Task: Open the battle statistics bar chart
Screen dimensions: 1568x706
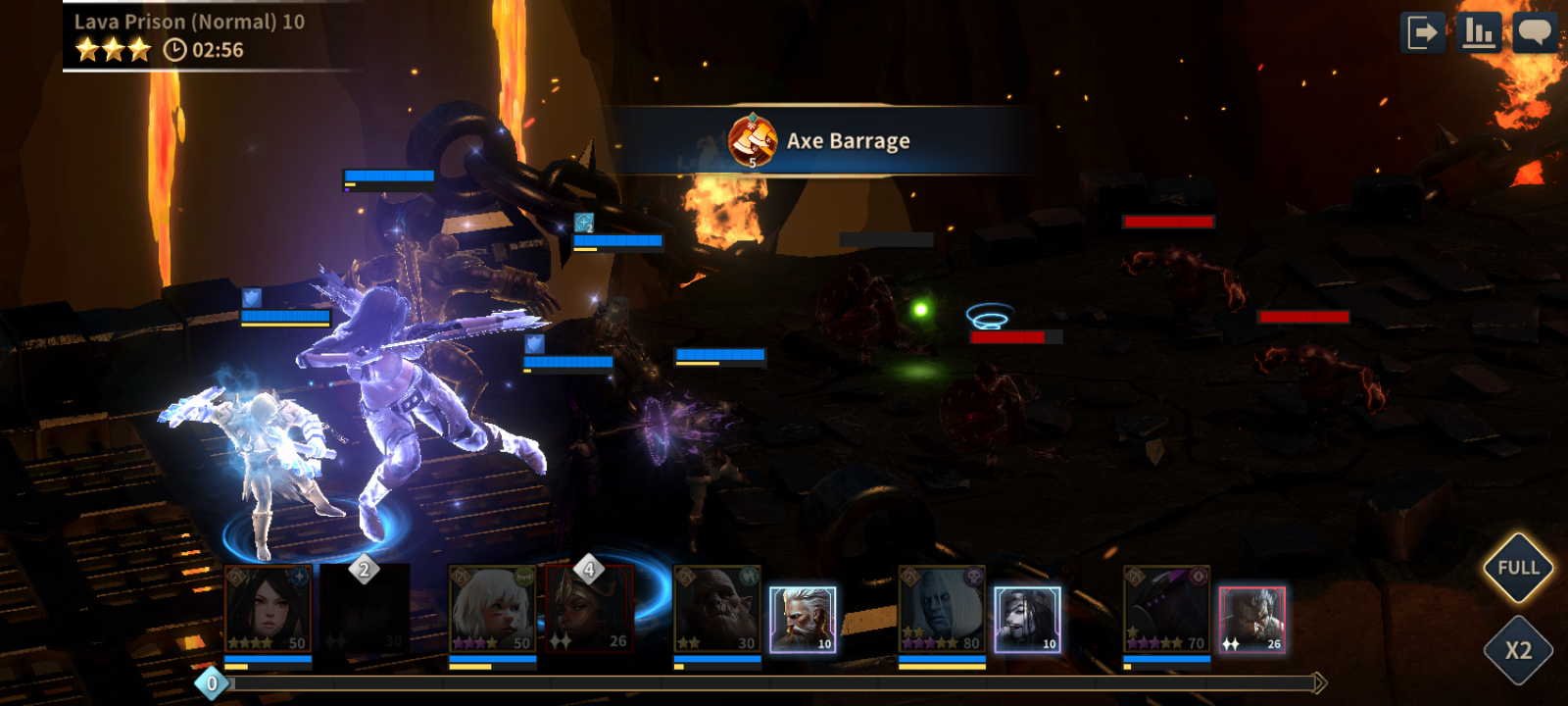Action: [1478, 33]
